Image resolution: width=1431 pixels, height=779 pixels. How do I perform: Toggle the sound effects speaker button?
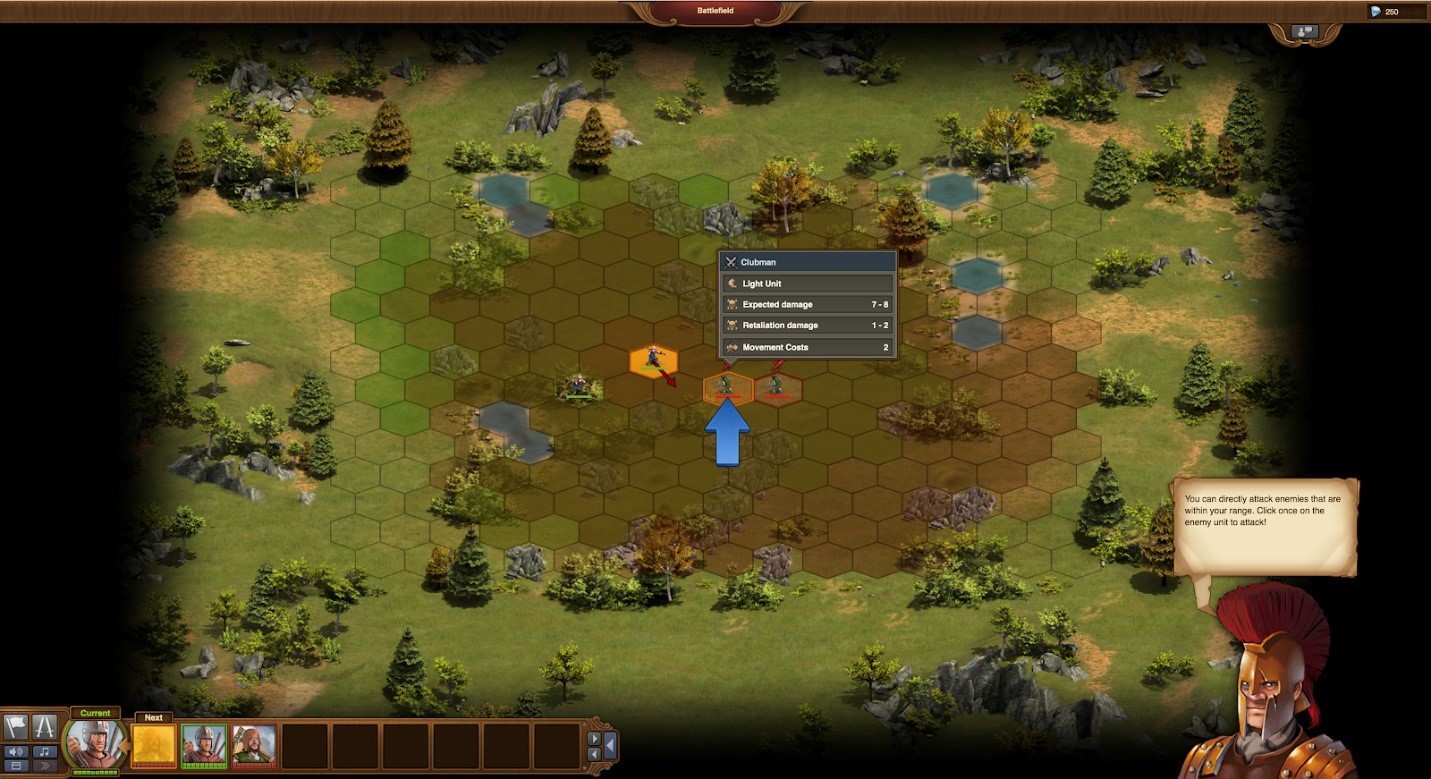[x=16, y=751]
